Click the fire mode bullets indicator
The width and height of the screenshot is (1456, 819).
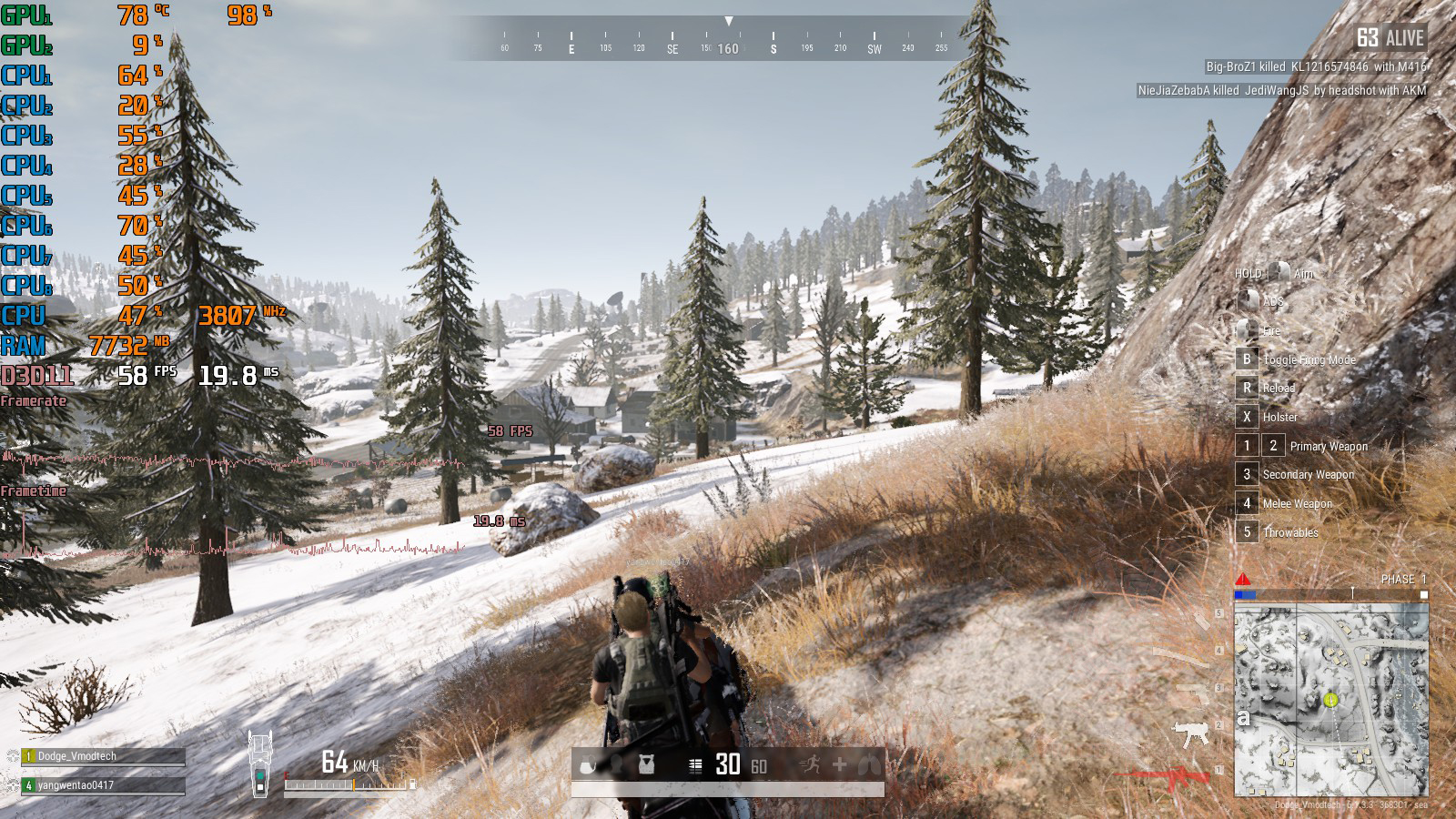click(695, 765)
